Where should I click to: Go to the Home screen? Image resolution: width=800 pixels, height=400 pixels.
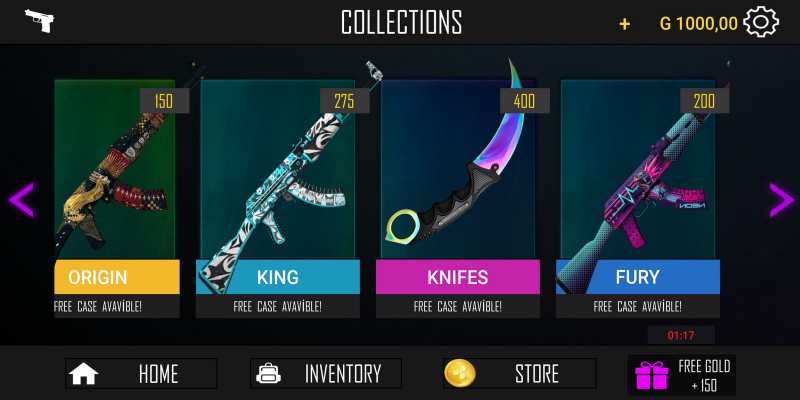point(141,374)
